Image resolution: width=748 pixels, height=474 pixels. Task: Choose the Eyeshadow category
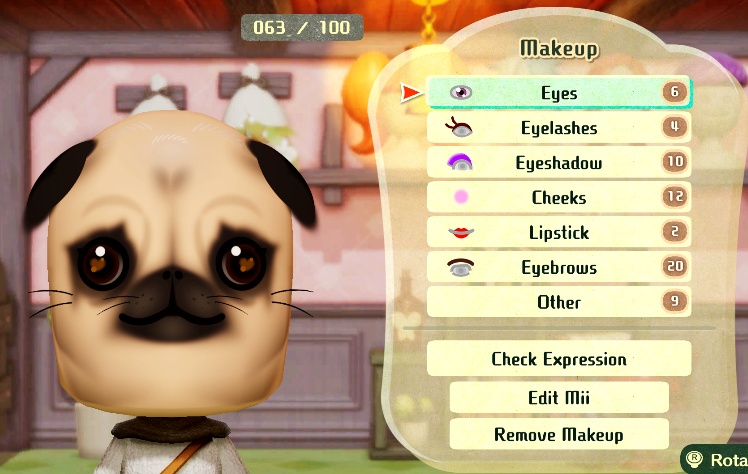click(559, 163)
